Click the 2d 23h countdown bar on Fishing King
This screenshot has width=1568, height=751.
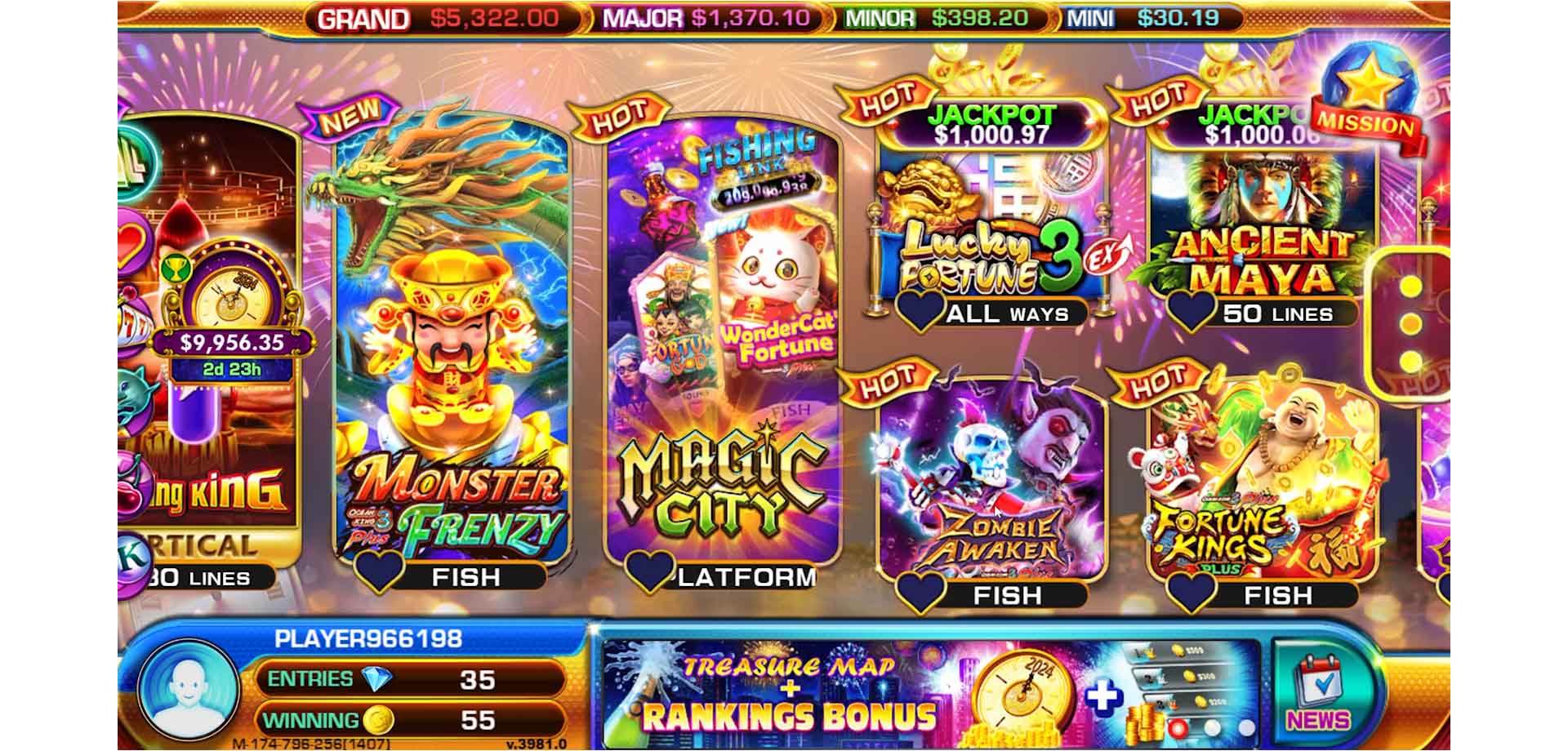[231, 370]
